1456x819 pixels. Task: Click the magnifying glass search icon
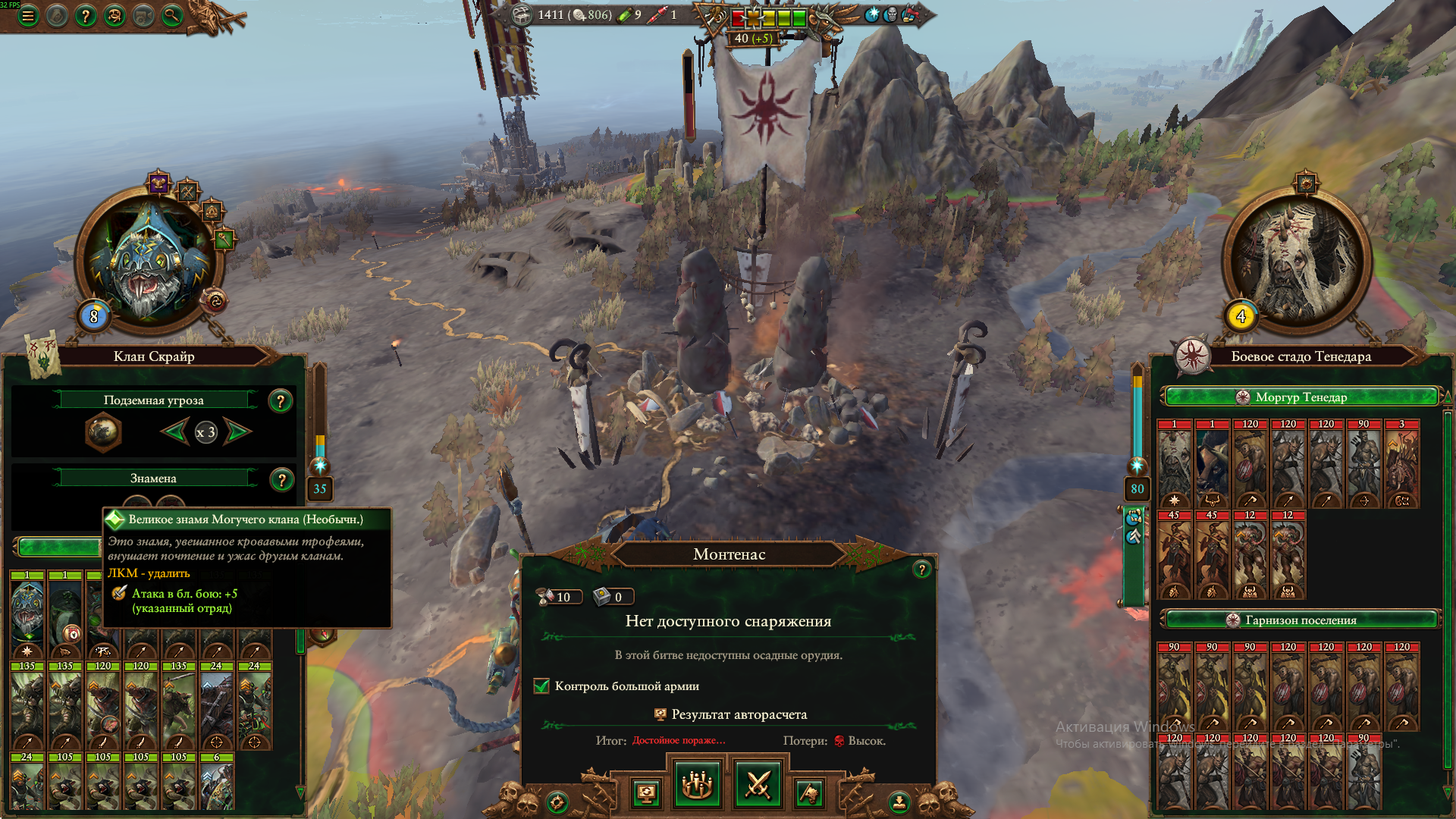pos(172,15)
